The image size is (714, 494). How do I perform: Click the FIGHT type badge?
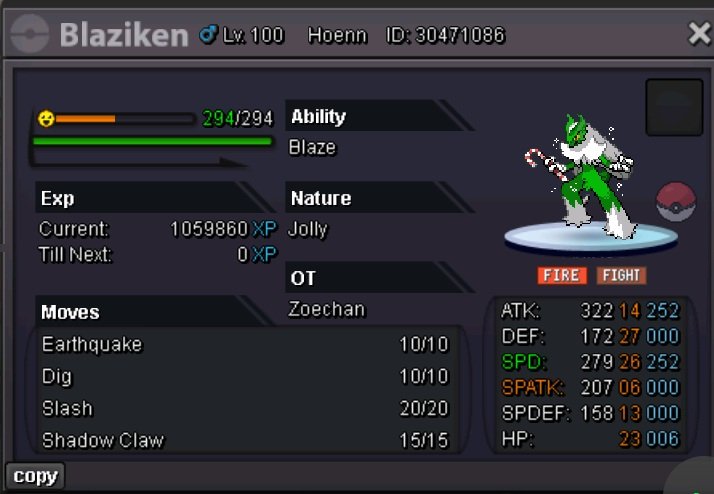[x=621, y=275]
